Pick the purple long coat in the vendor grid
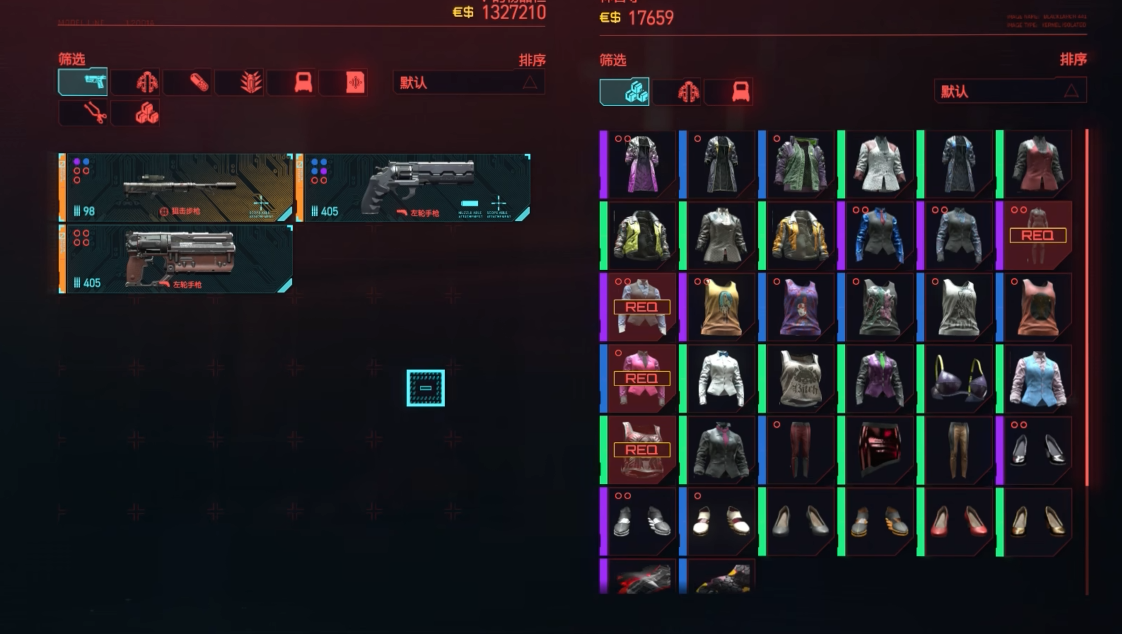 640,163
